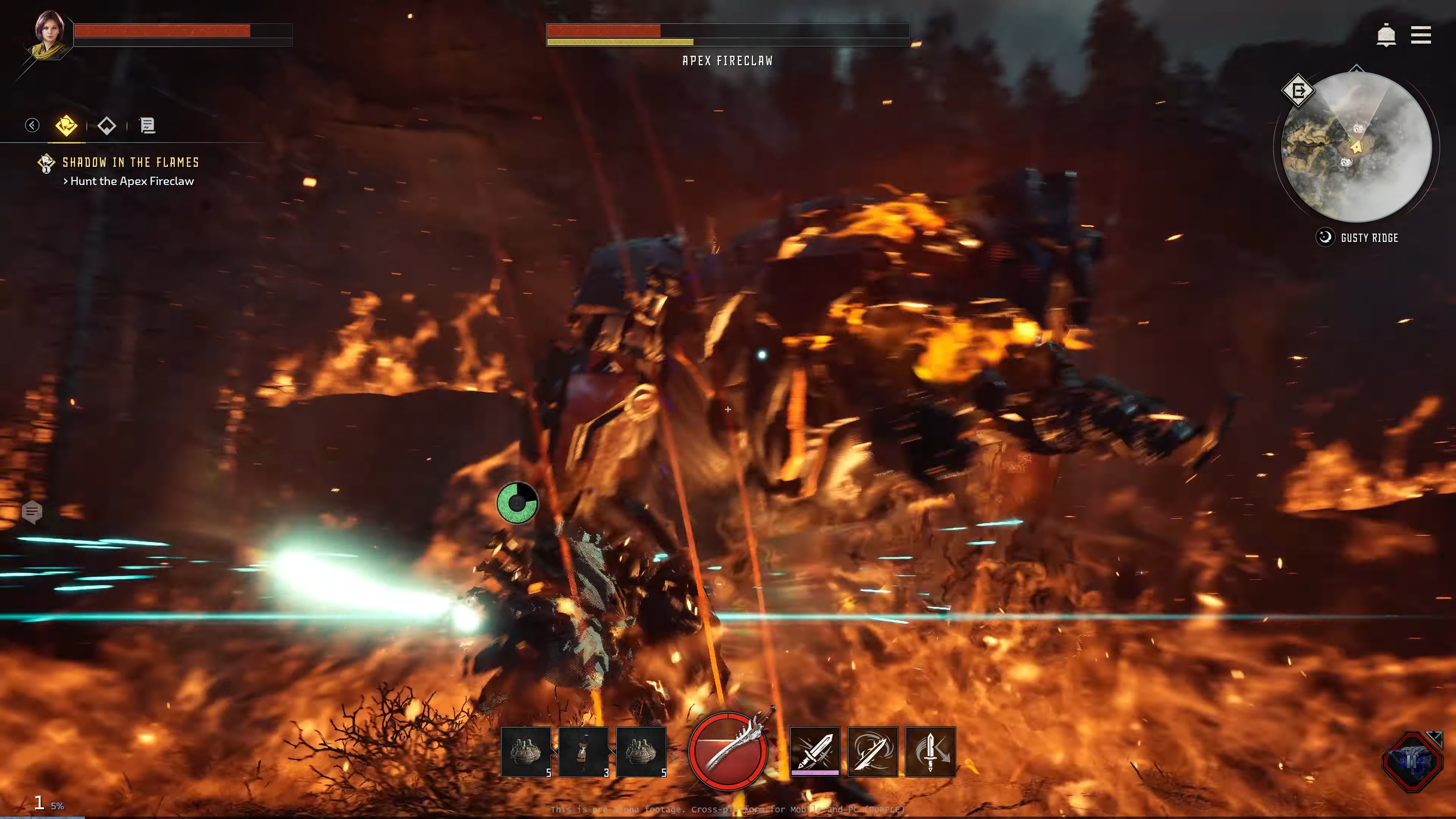1456x819 pixels.
Task: Attack with the red greatsword weapon button
Action: 728,750
